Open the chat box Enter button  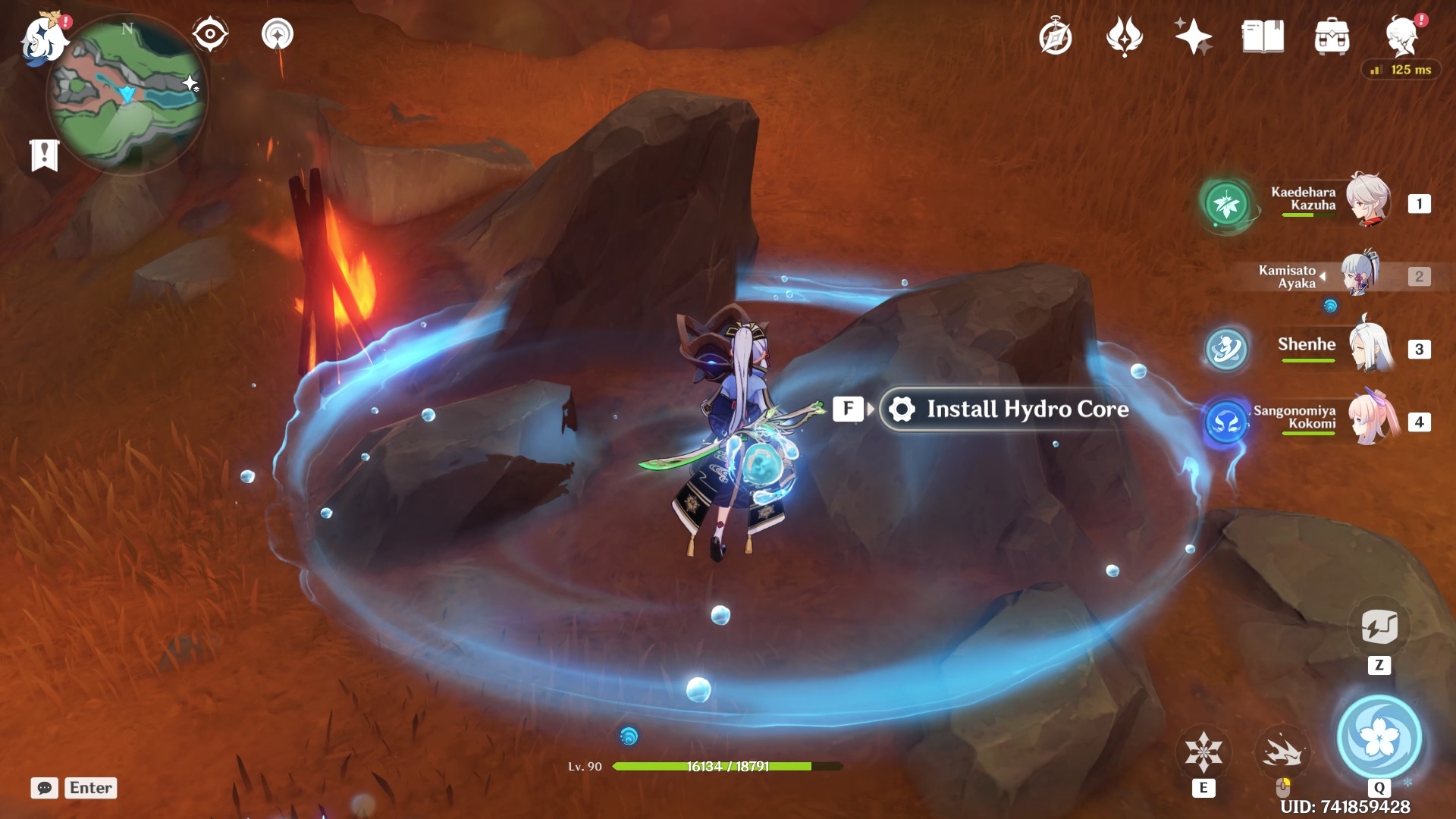pyautogui.click(x=90, y=788)
